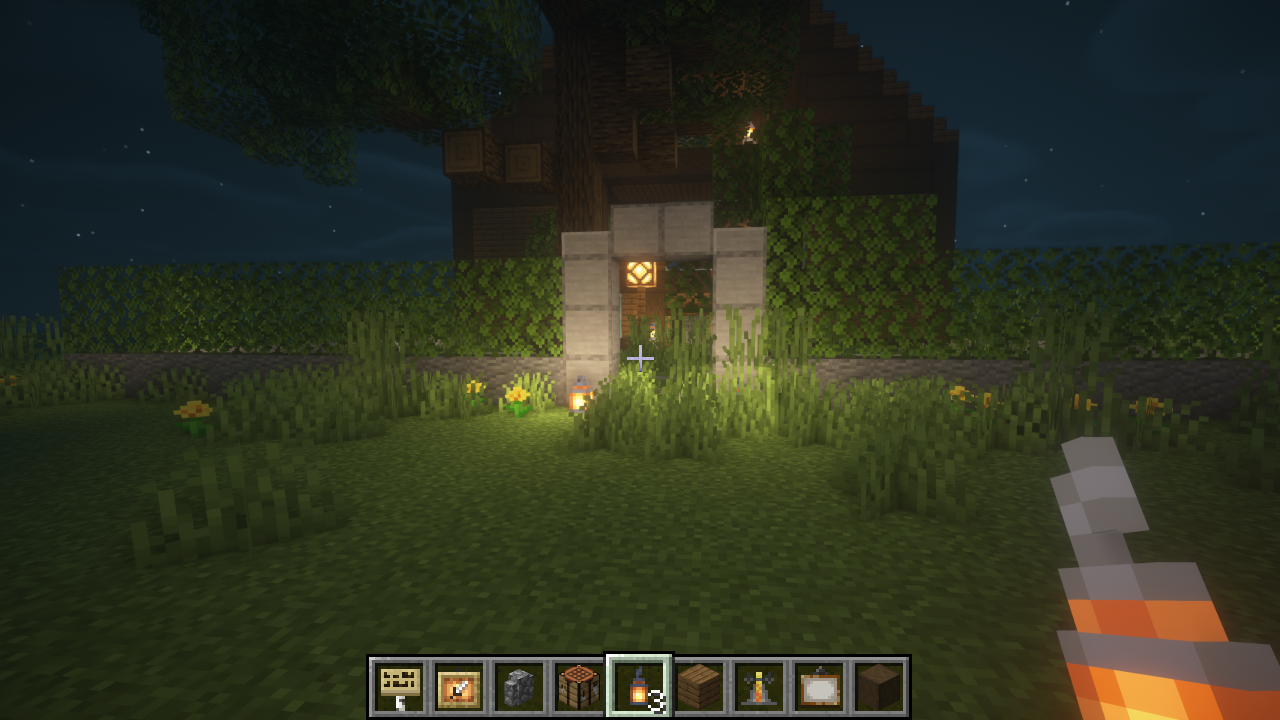Click the lantern stack in the hotbar
The image size is (1280, 720).
pos(639,687)
